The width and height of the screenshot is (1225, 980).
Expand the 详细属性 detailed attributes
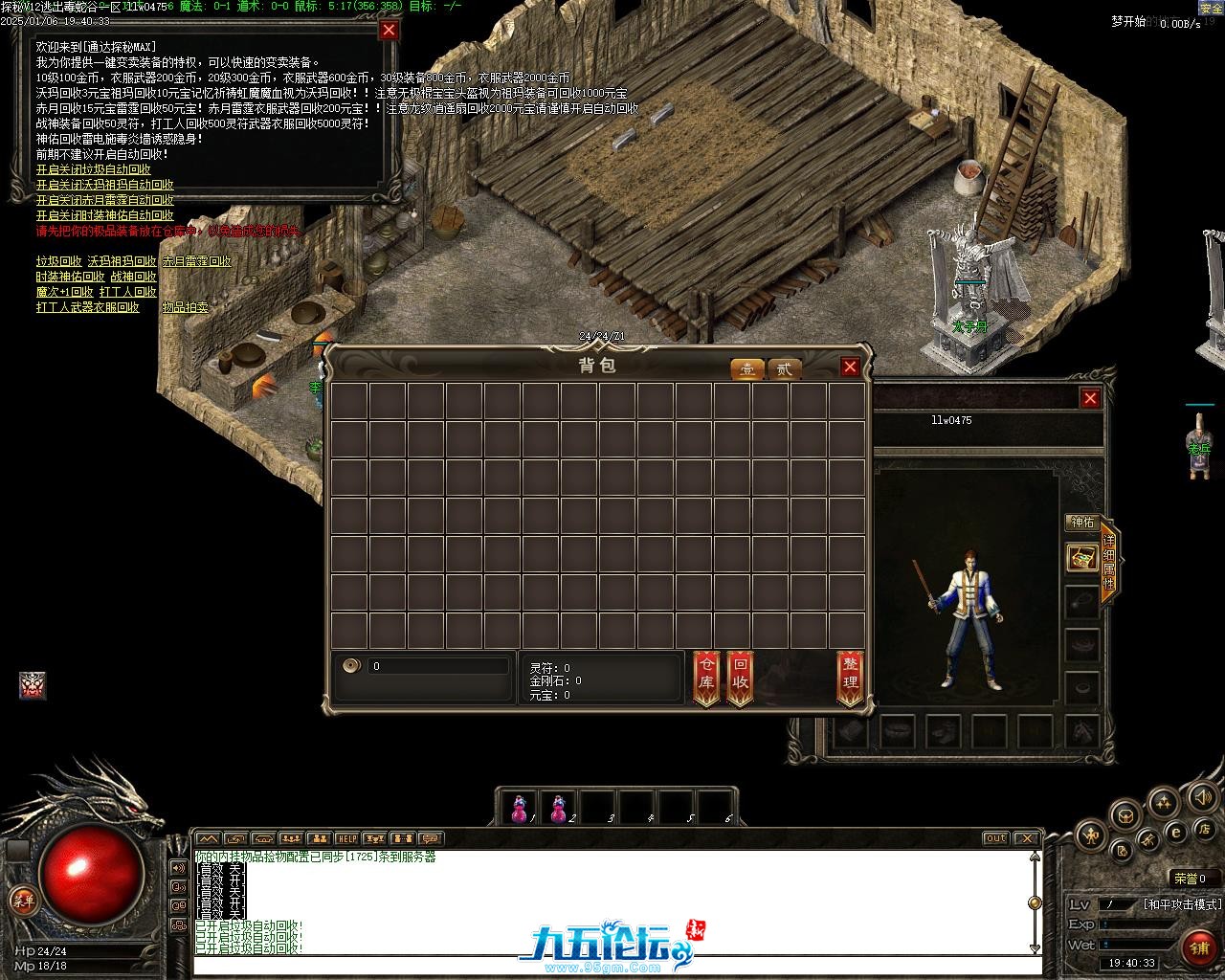point(1108,563)
